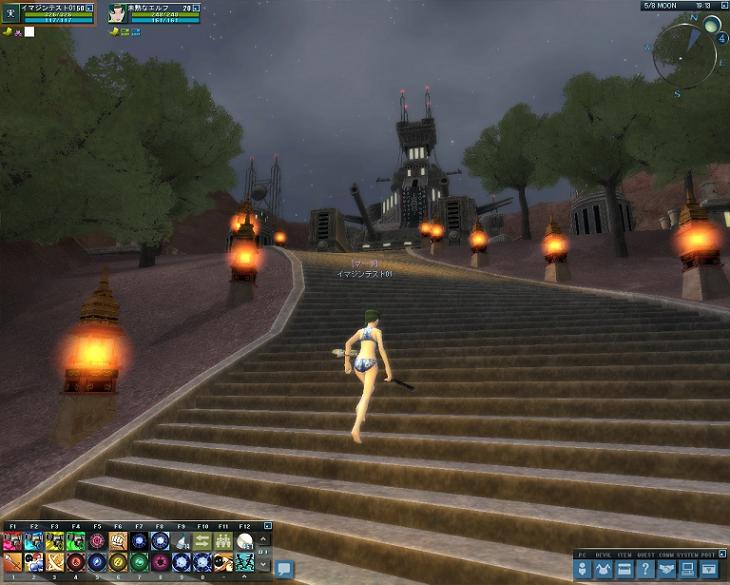Open the ITEM inventory menu
The height and width of the screenshot is (585, 730).
(x=625, y=569)
